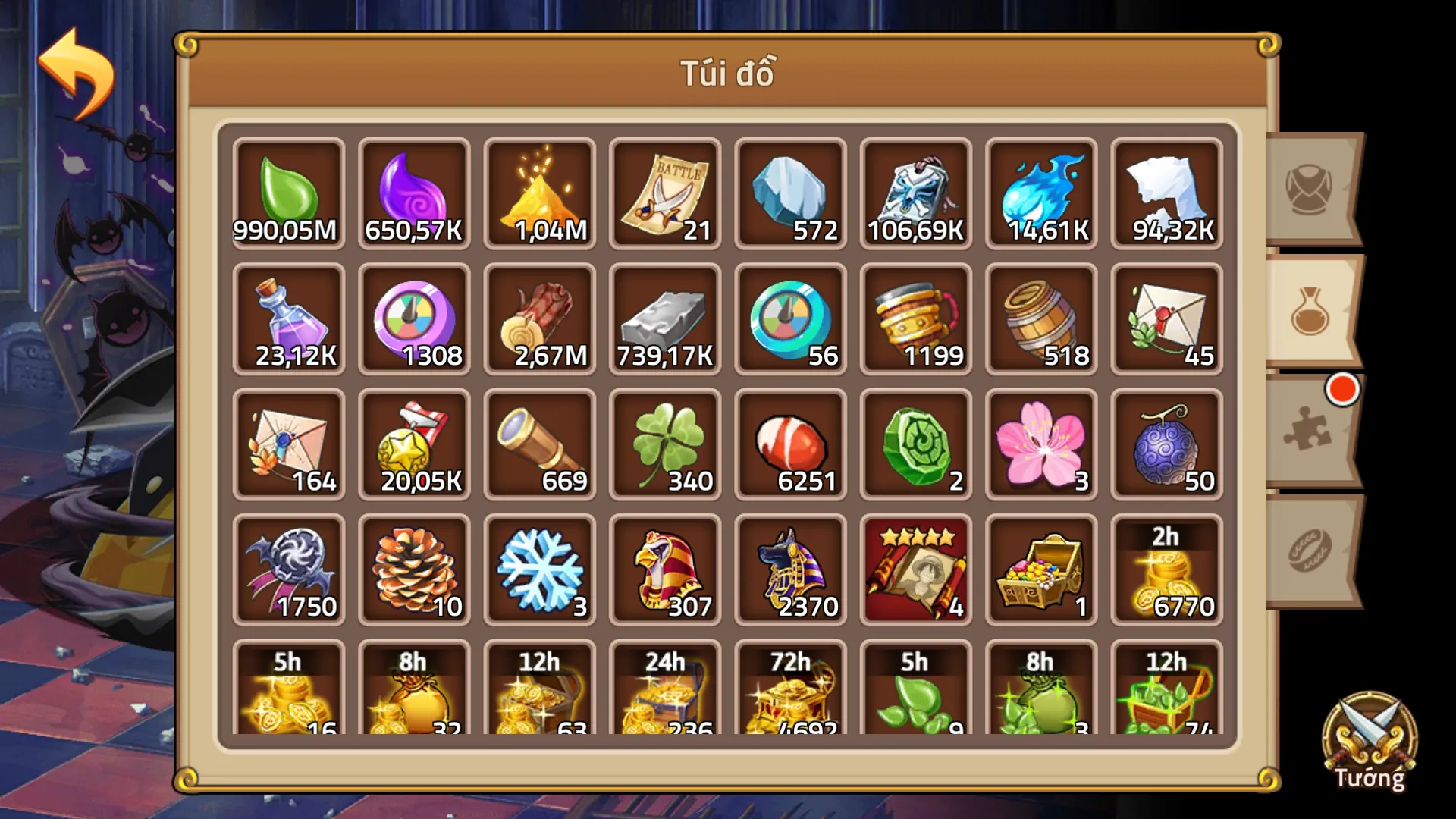1456x819 pixels.
Task: Open the purple soul flame item with 650,57K
Action: 413,190
